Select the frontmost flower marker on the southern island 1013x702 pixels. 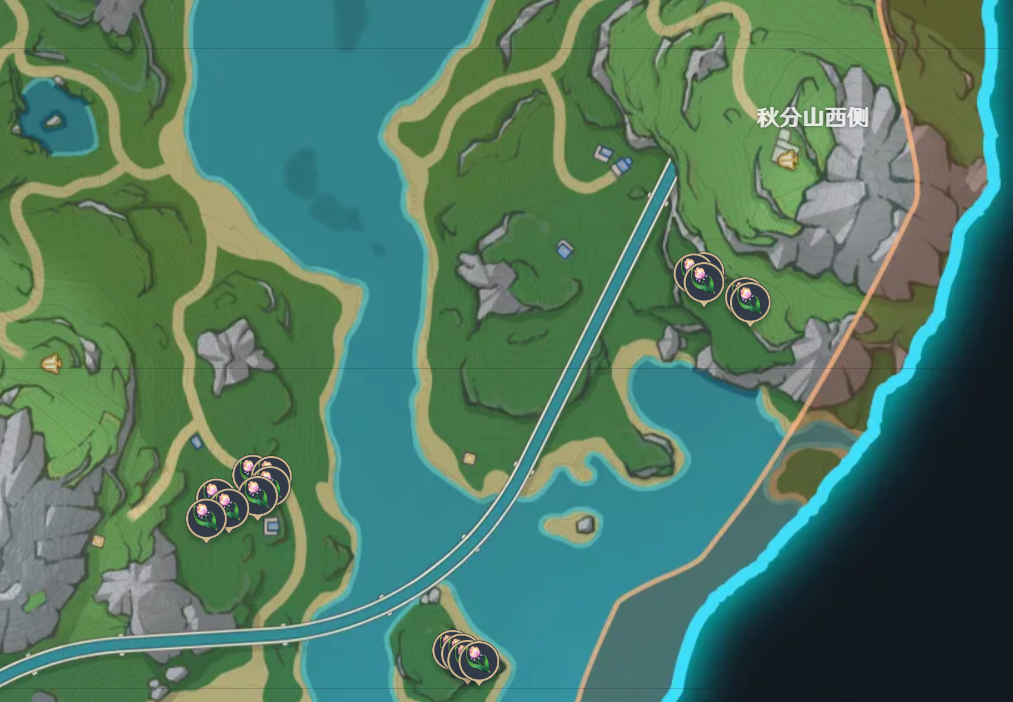pyautogui.click(x=479, y=660)
